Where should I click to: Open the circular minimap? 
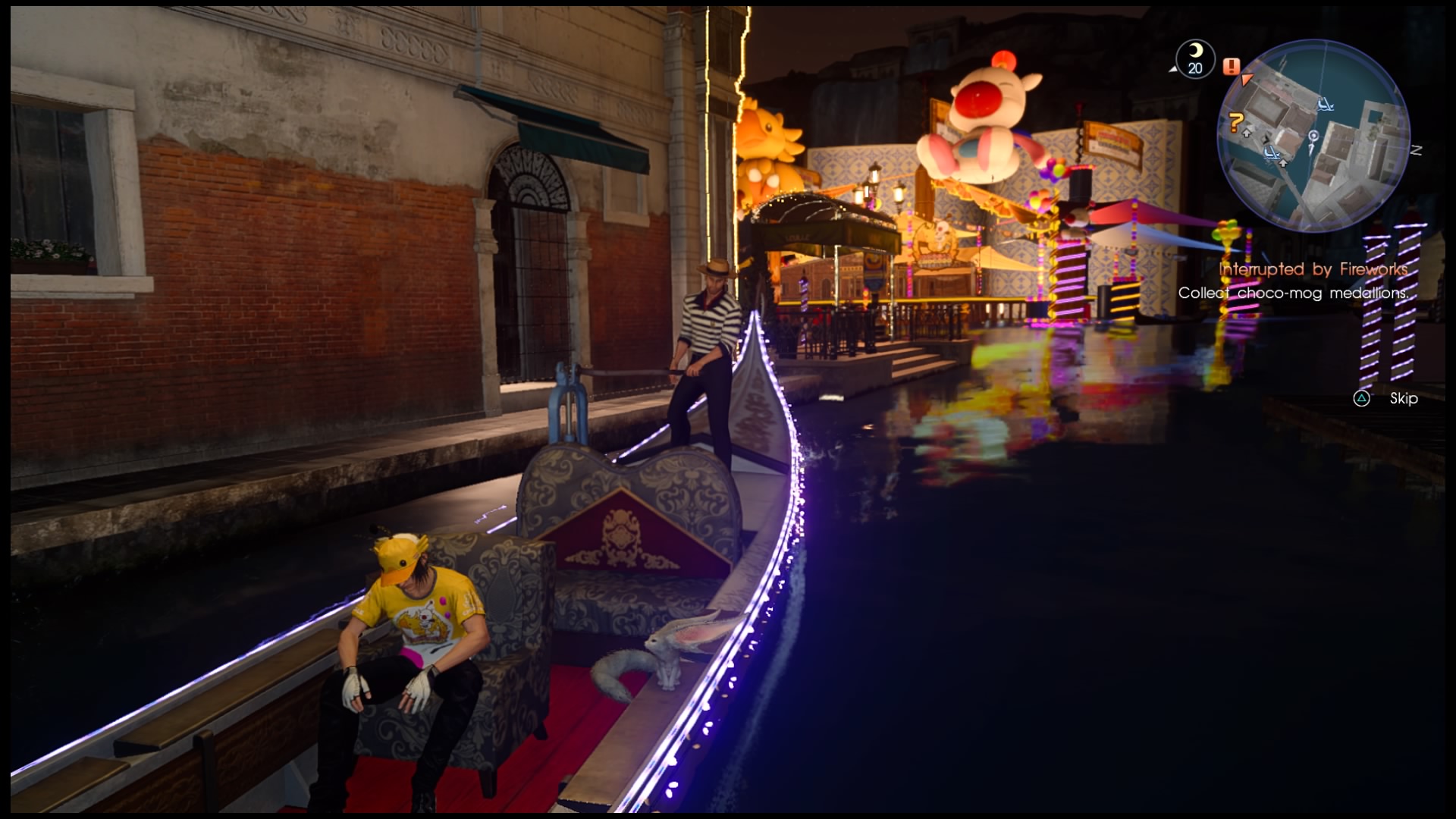coord(1313,136)
